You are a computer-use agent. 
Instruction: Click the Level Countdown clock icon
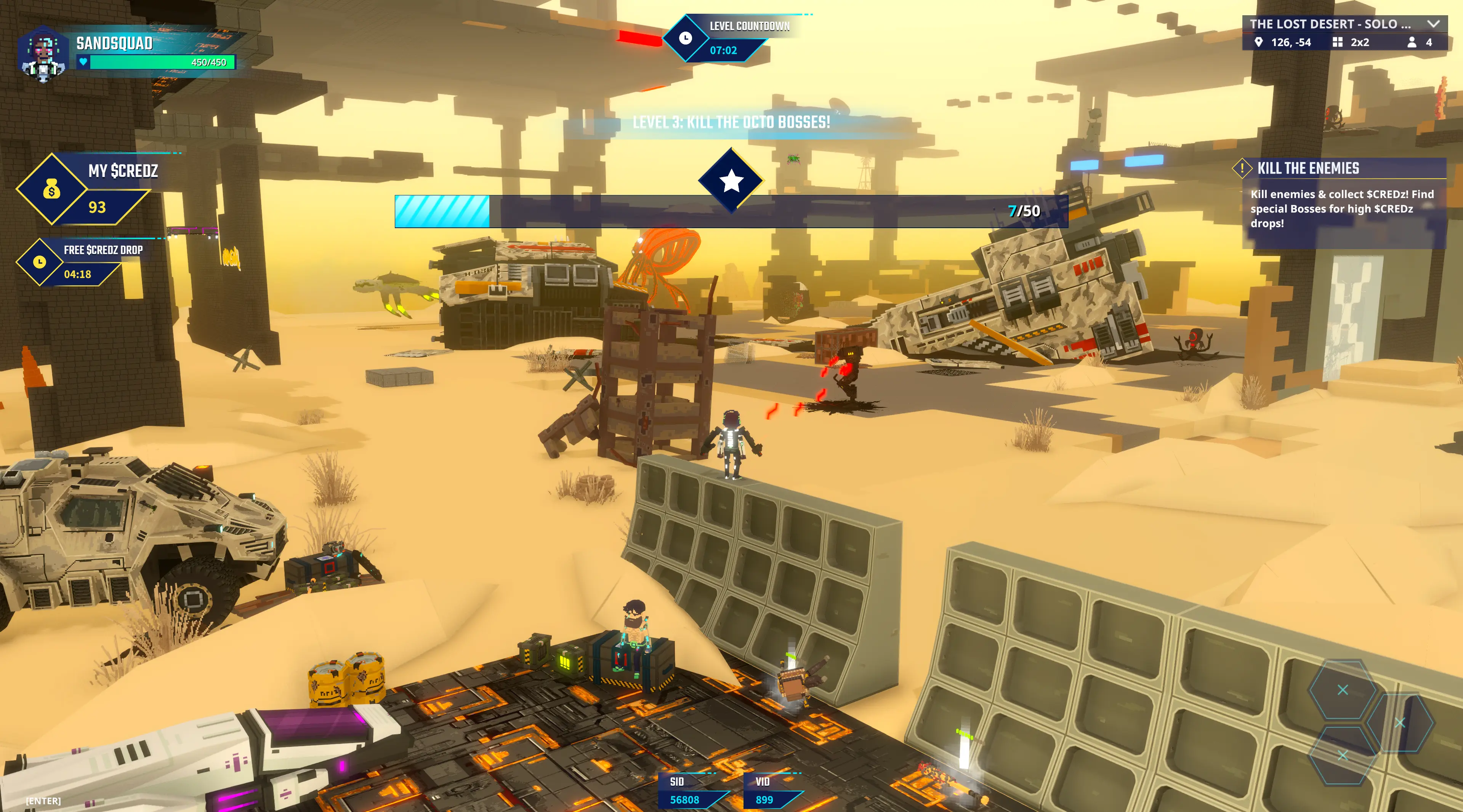point(686,38)
